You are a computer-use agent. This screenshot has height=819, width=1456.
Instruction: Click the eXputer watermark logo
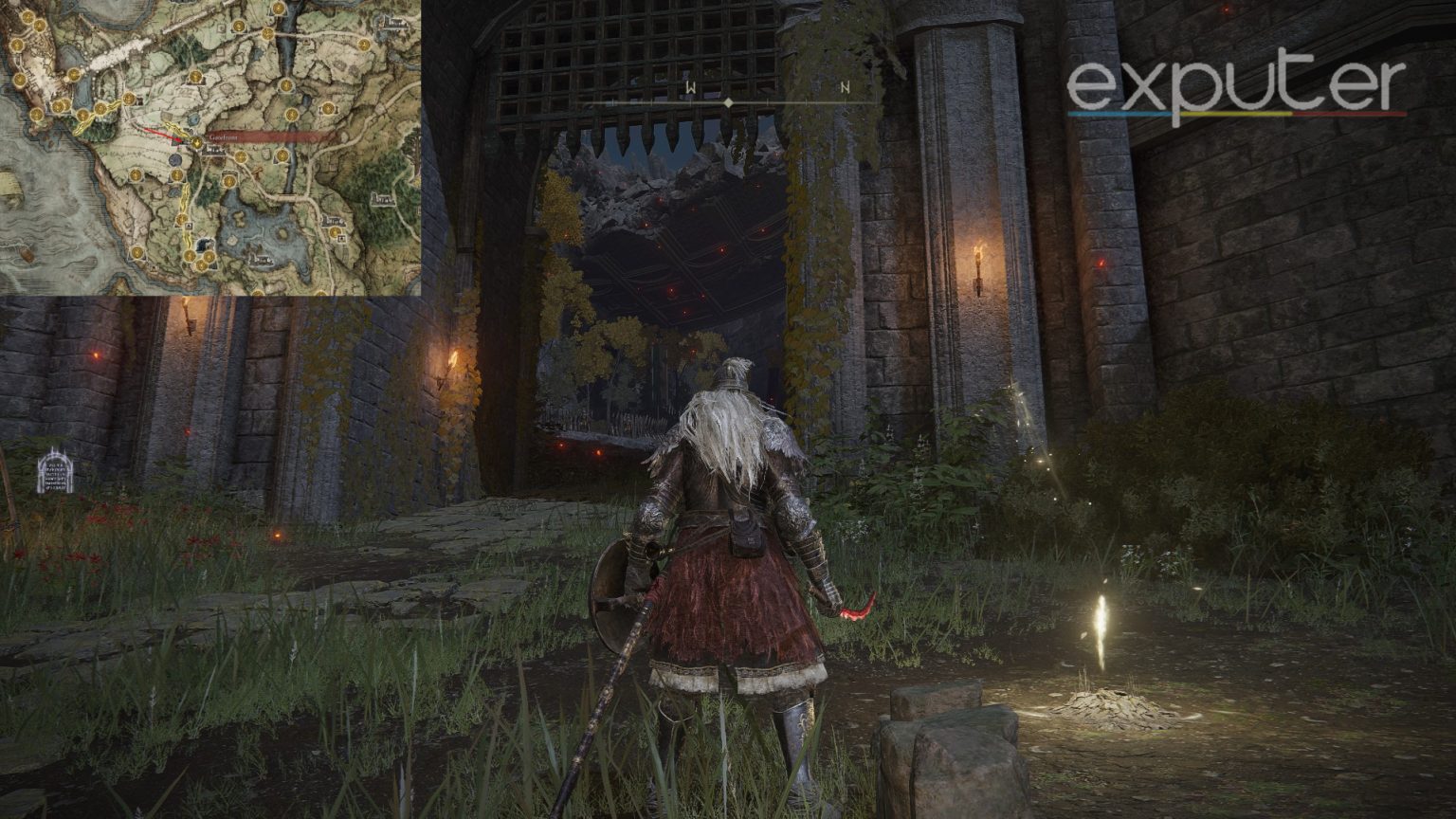pyautogui.click(x=1236, y=87)
